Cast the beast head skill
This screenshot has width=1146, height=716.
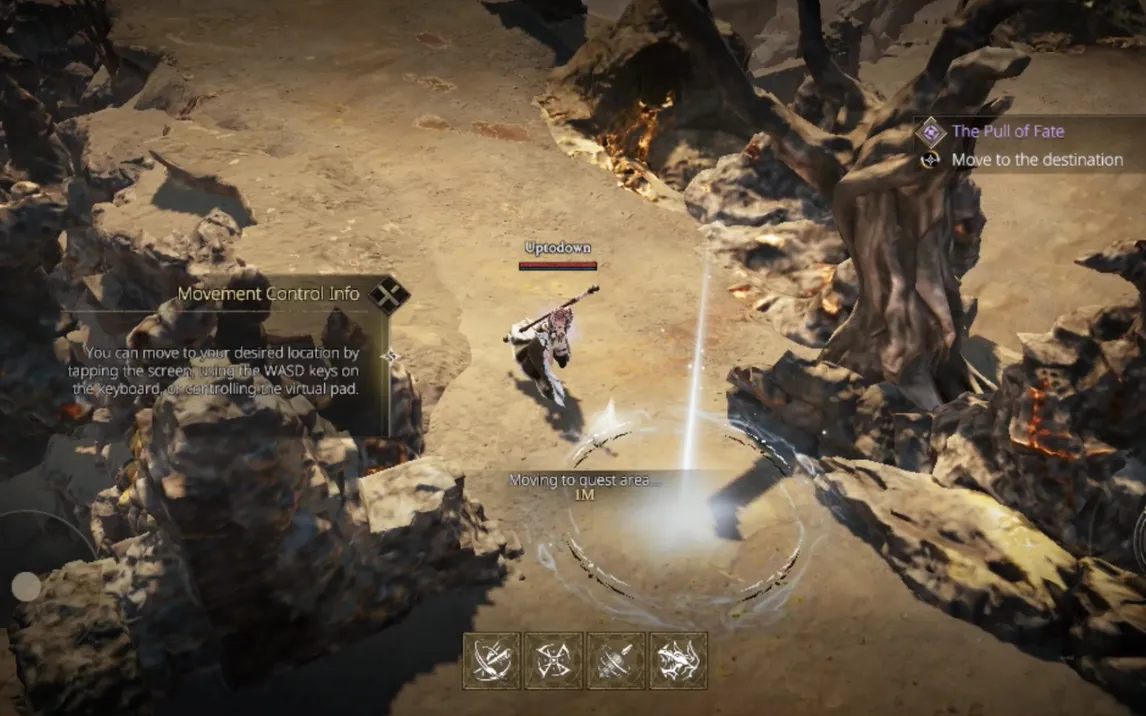click(x=678, y=661)
